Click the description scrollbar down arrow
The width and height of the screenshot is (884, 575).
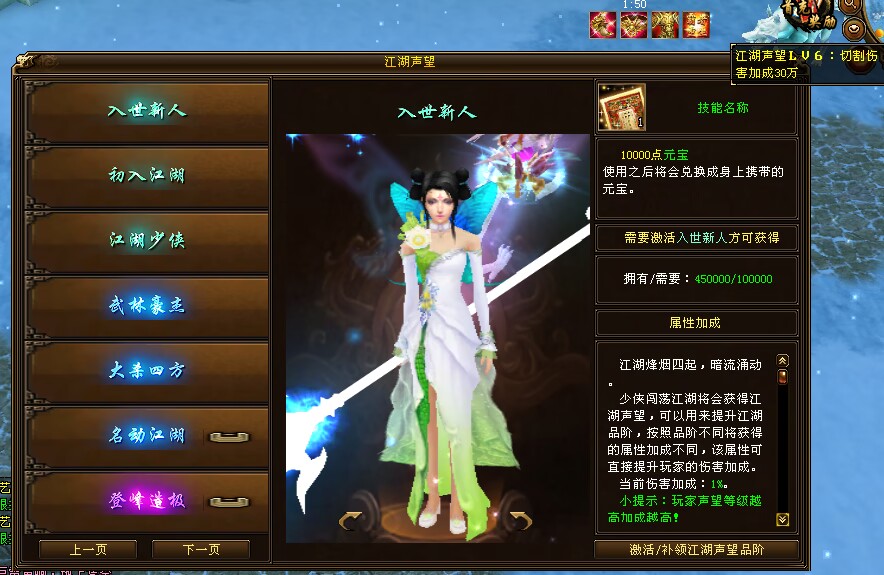click(x=783, y=519)
